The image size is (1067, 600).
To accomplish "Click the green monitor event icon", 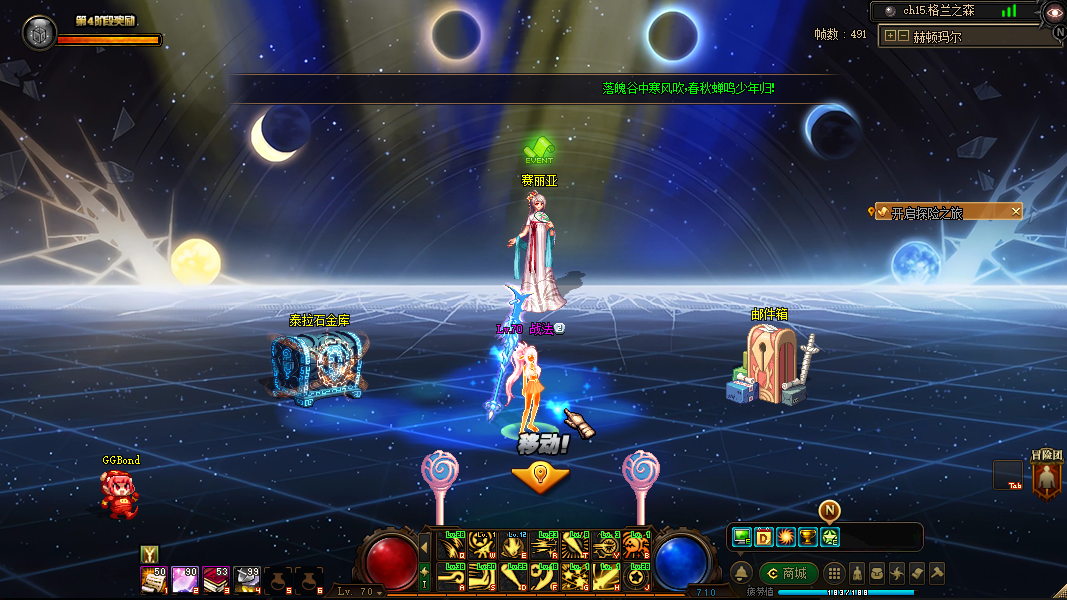I will (742, 537).
